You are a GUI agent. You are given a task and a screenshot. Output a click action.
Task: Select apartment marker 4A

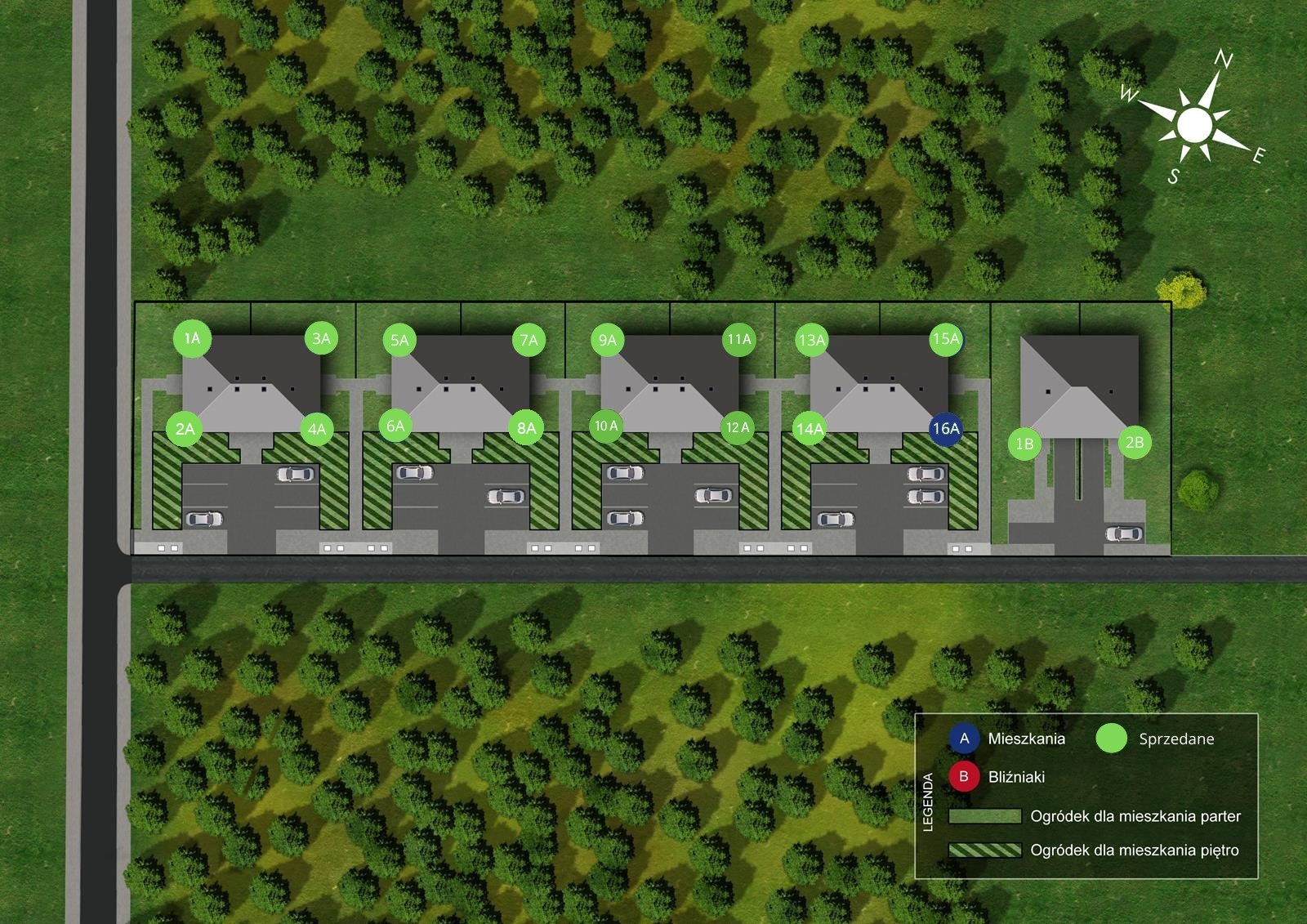317,429
